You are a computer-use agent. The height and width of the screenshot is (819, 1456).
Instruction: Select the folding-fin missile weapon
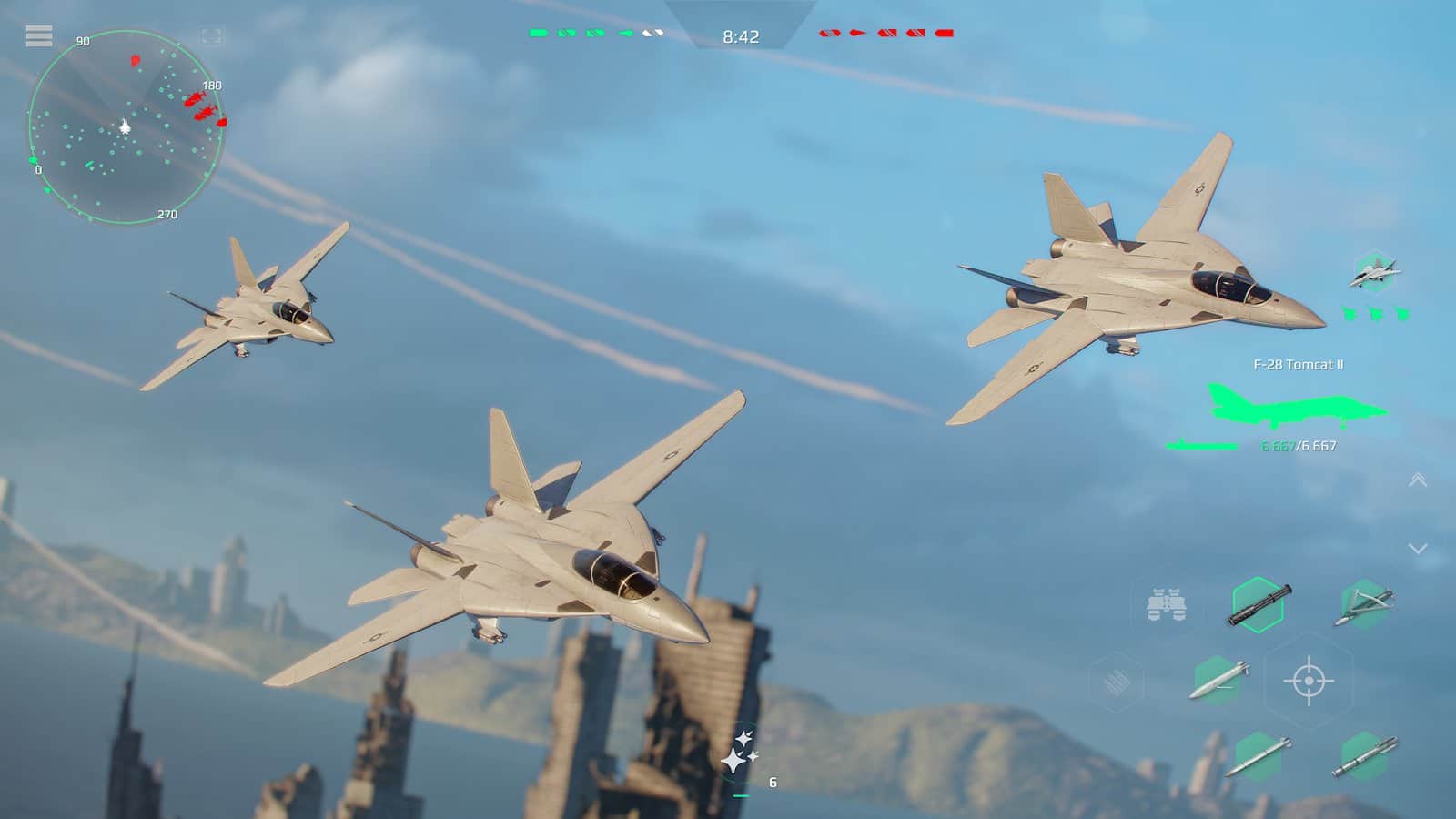tap(1365, 605)
